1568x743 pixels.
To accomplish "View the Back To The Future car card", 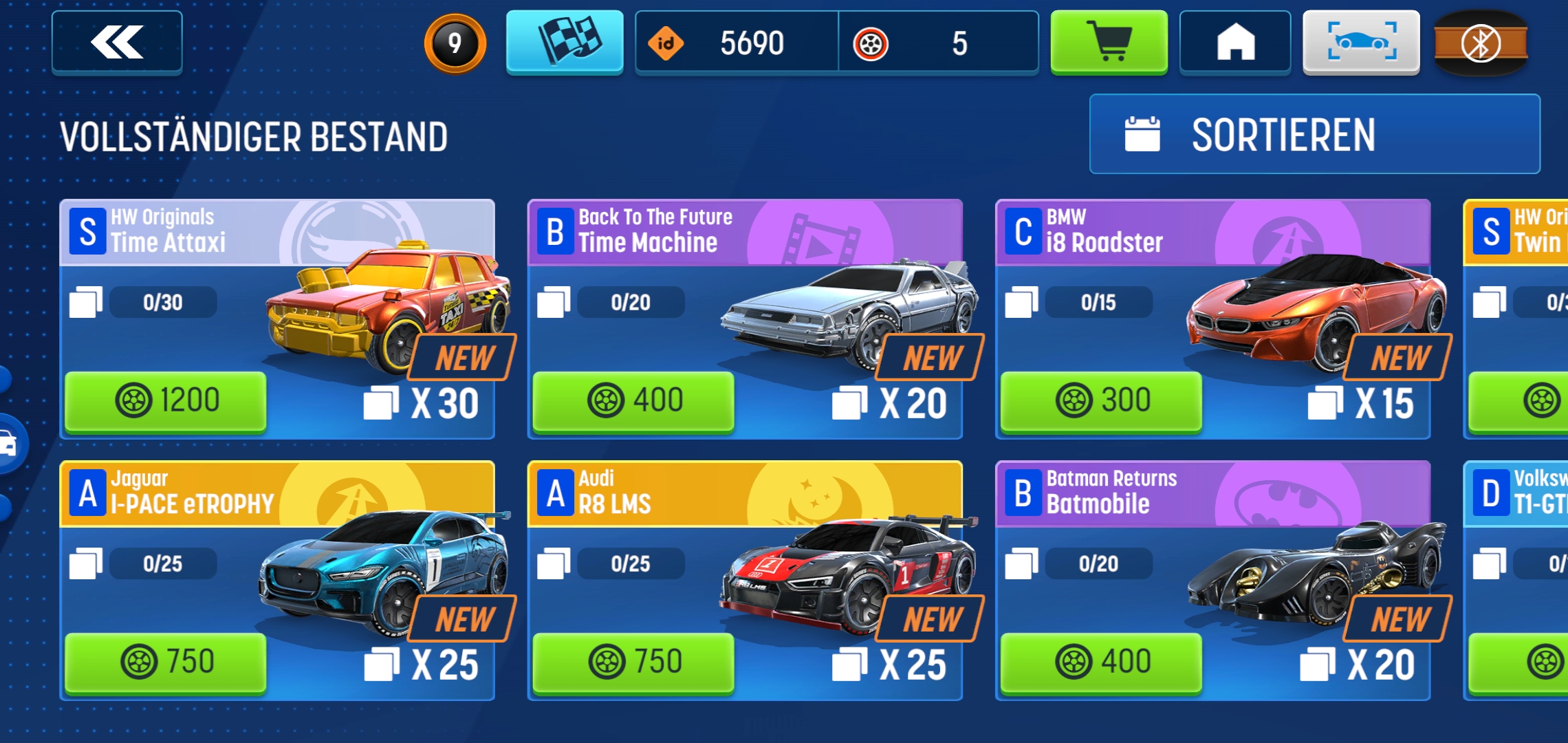I will click(744, 303).
